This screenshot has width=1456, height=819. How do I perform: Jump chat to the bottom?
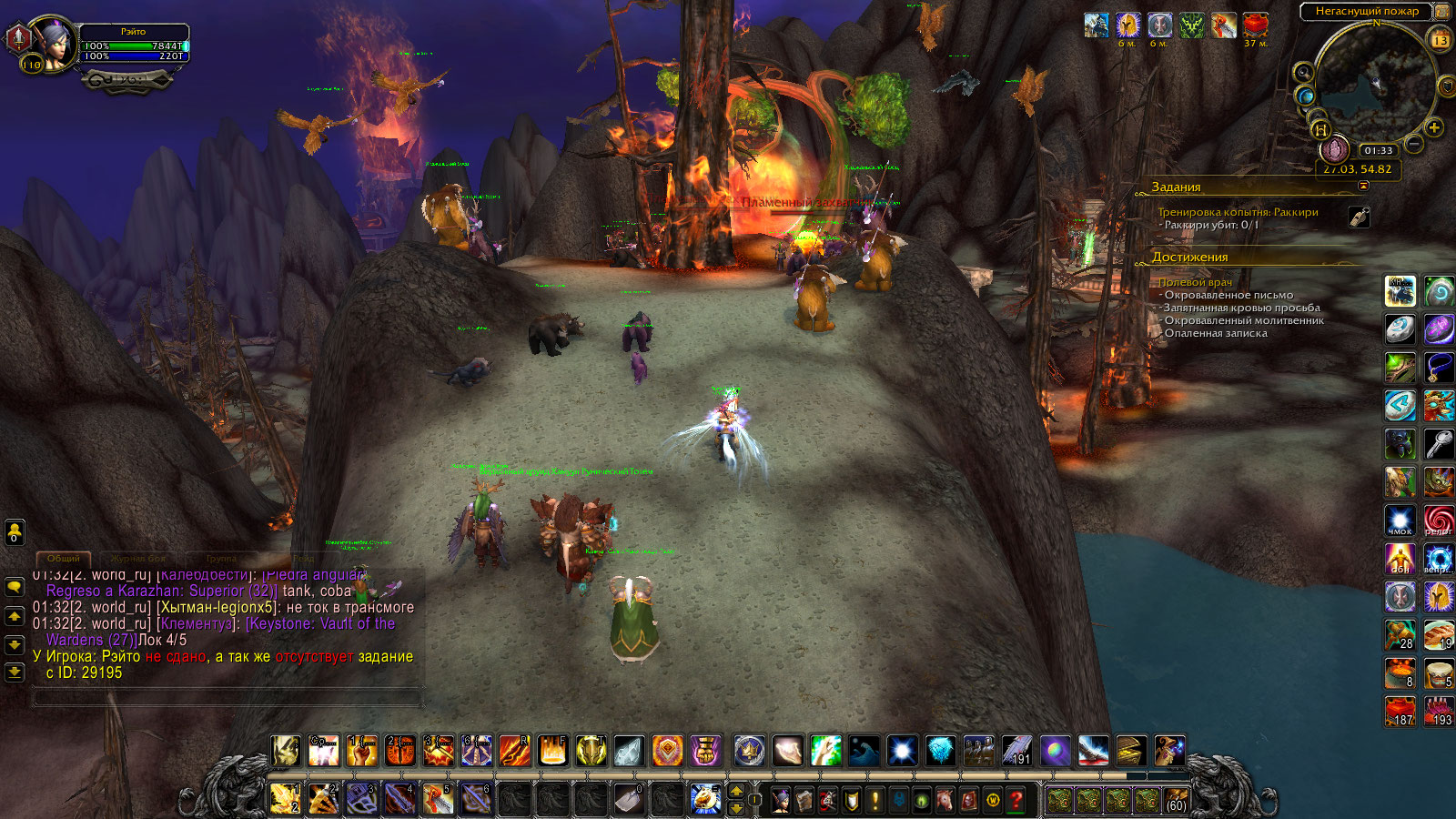[15, 672]
